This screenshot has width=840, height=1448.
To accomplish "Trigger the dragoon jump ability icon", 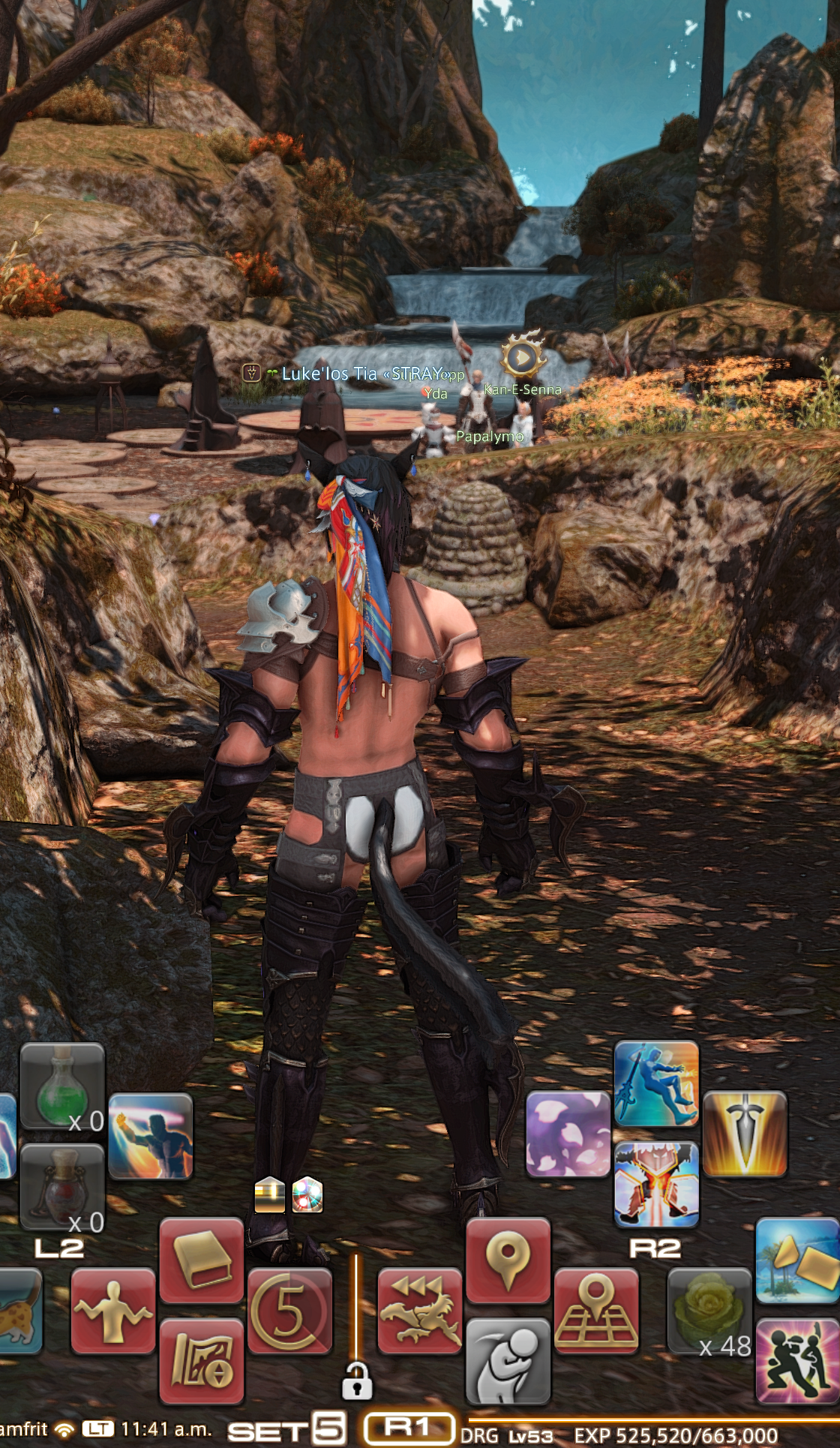I will tap(656, 1083).
